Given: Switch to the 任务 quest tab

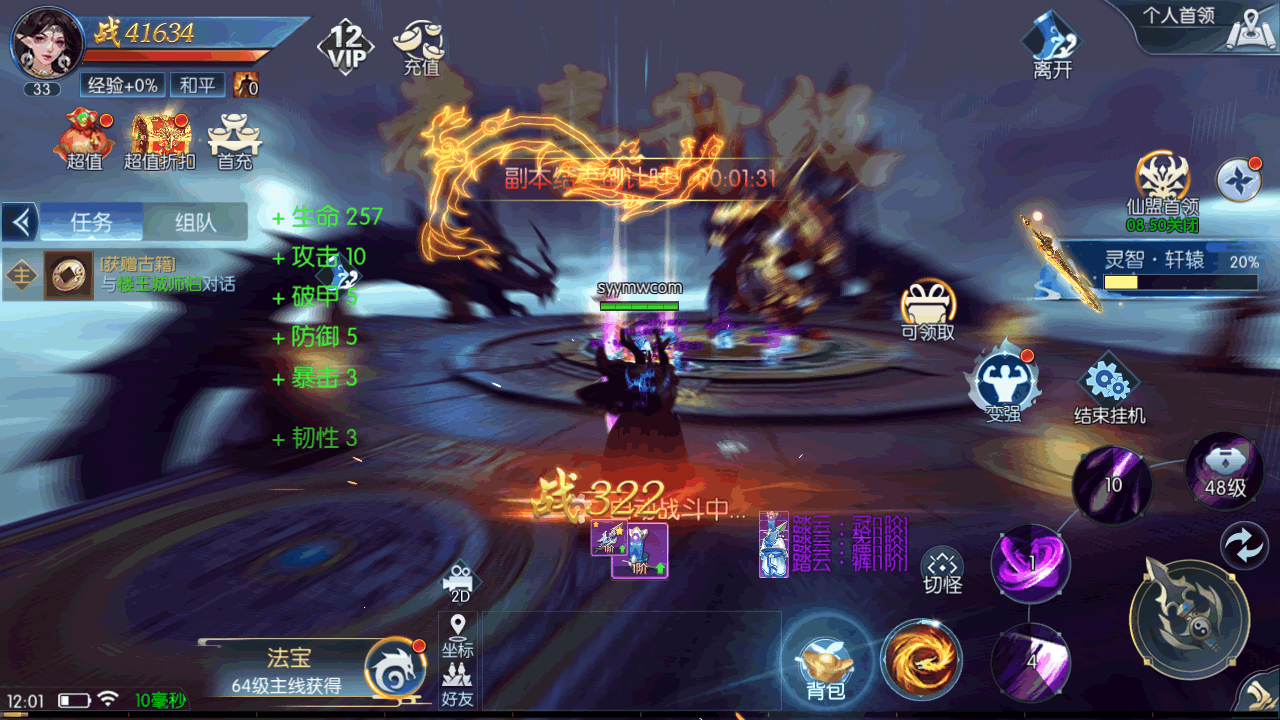Looking at the screenshot, I should point(92,222).
